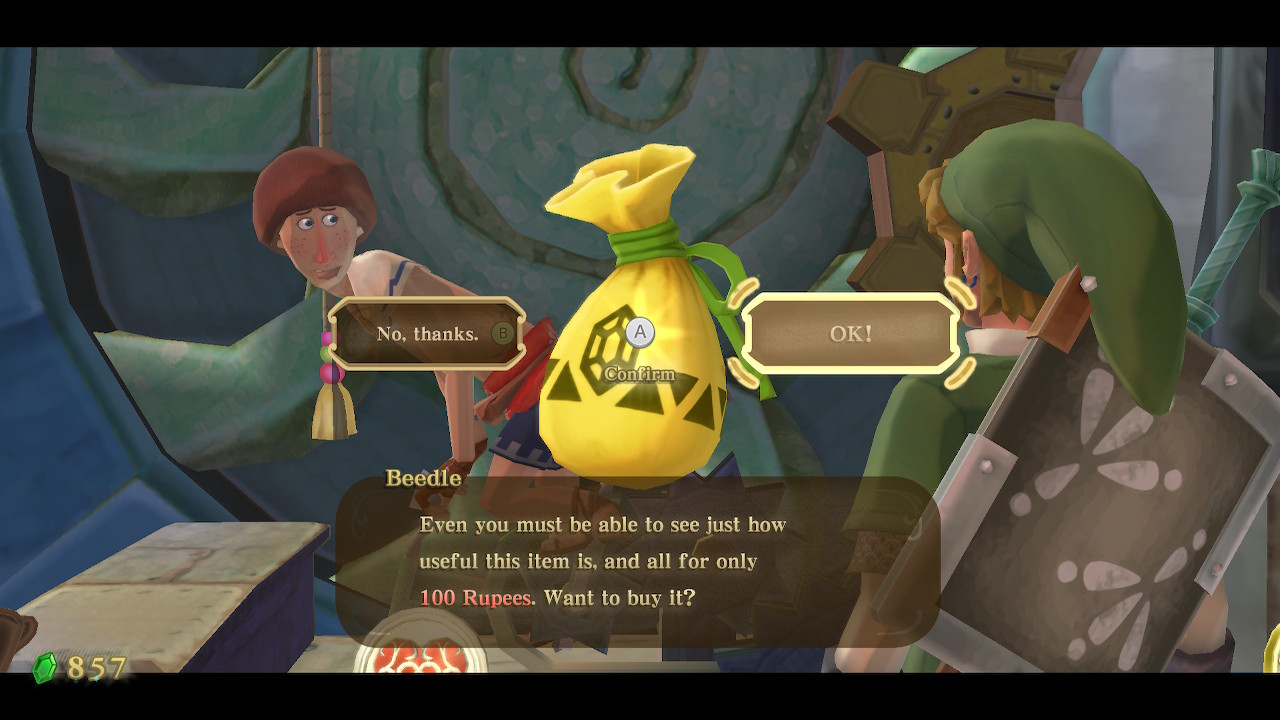
Task: Decline with "No, thanks."
Action: click(427, 334)
